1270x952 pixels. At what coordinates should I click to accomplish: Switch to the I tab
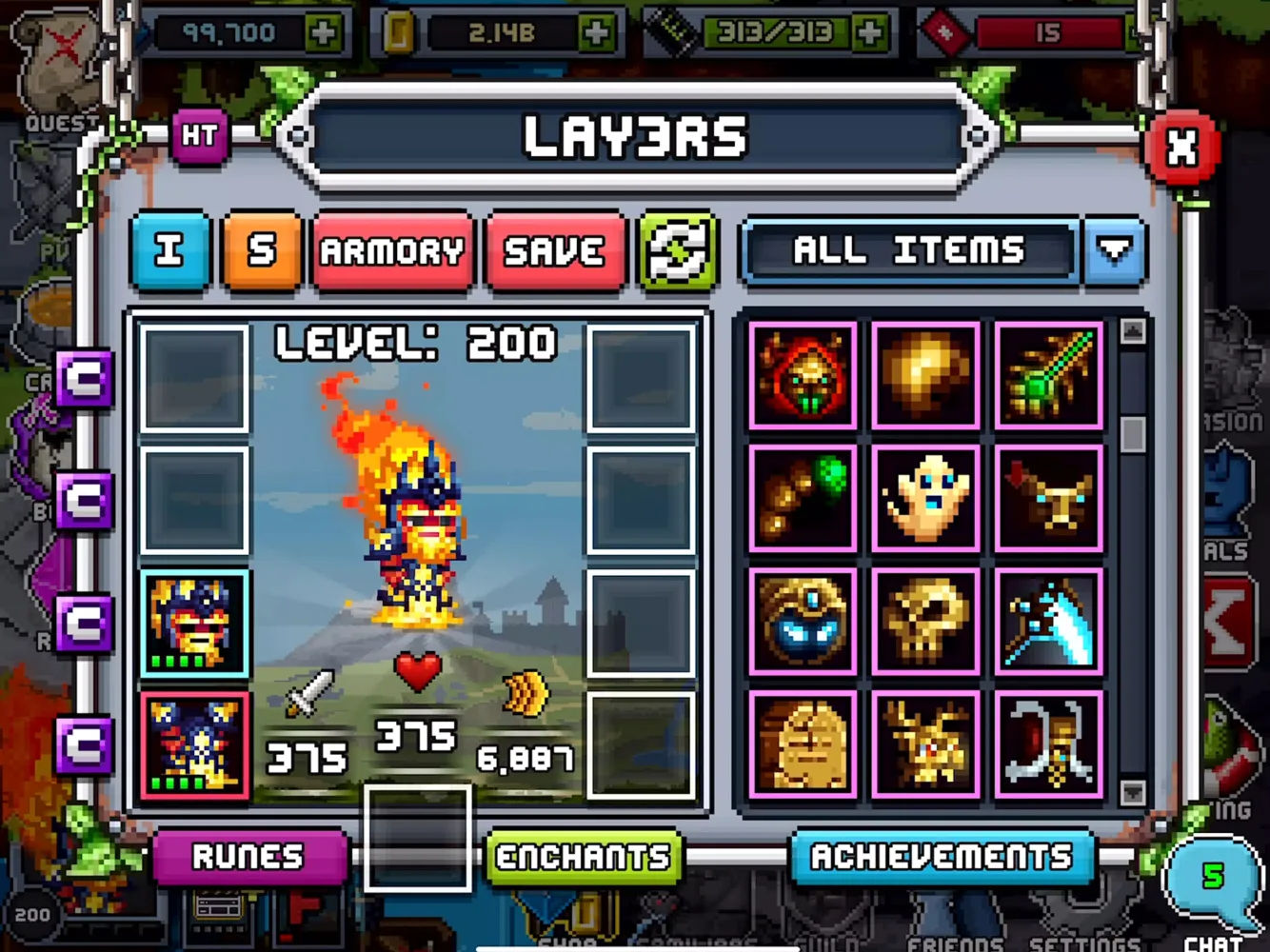pos(169,252)
